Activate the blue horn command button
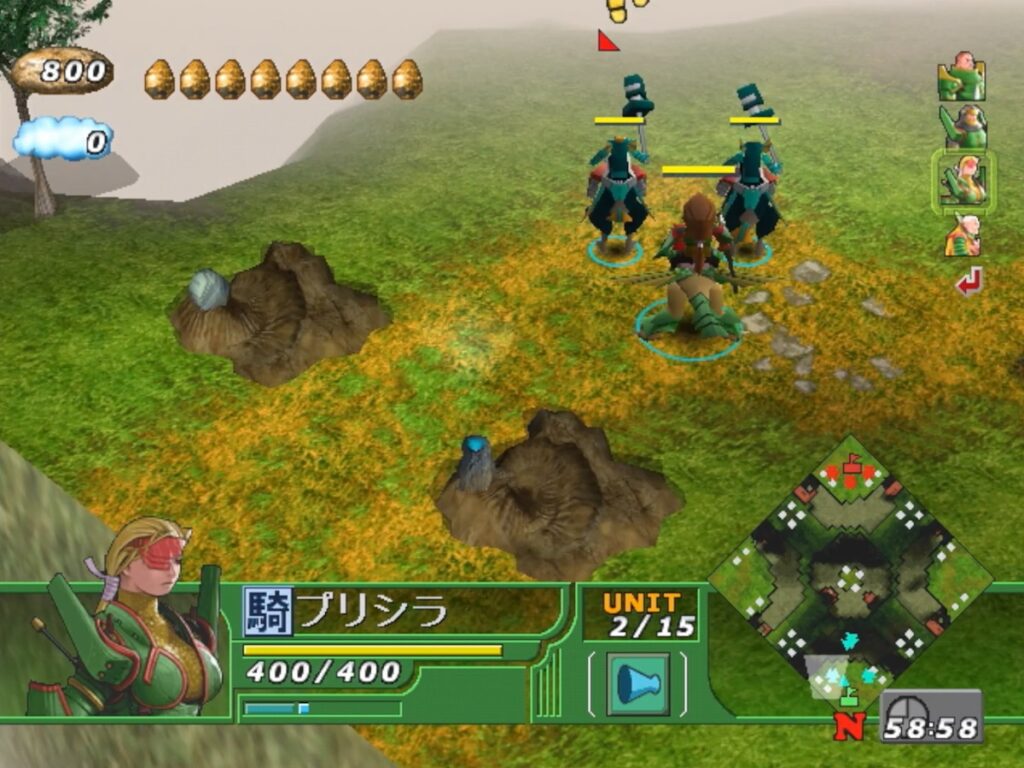This screenshot has height=768, width=1024. coord(637,684)
